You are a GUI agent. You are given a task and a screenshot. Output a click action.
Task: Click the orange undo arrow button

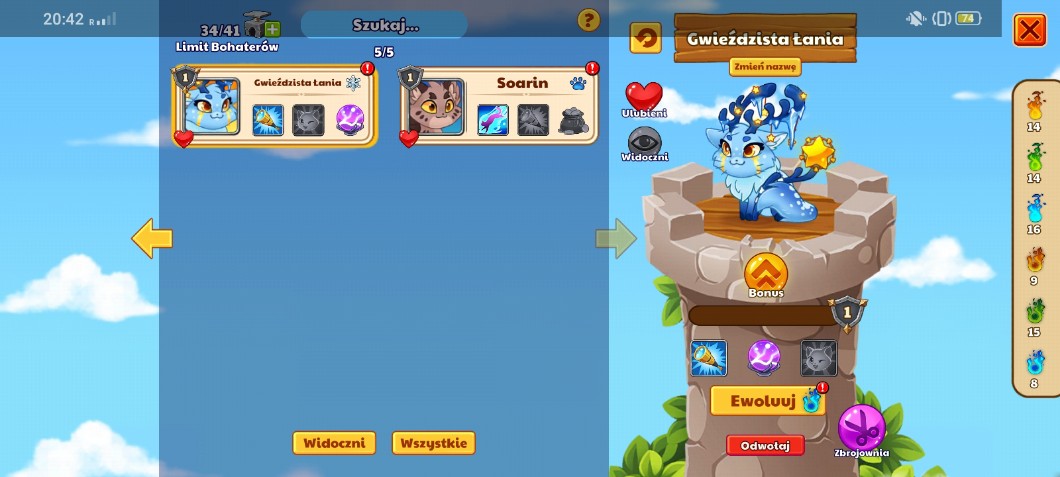(x=645, y=38)
